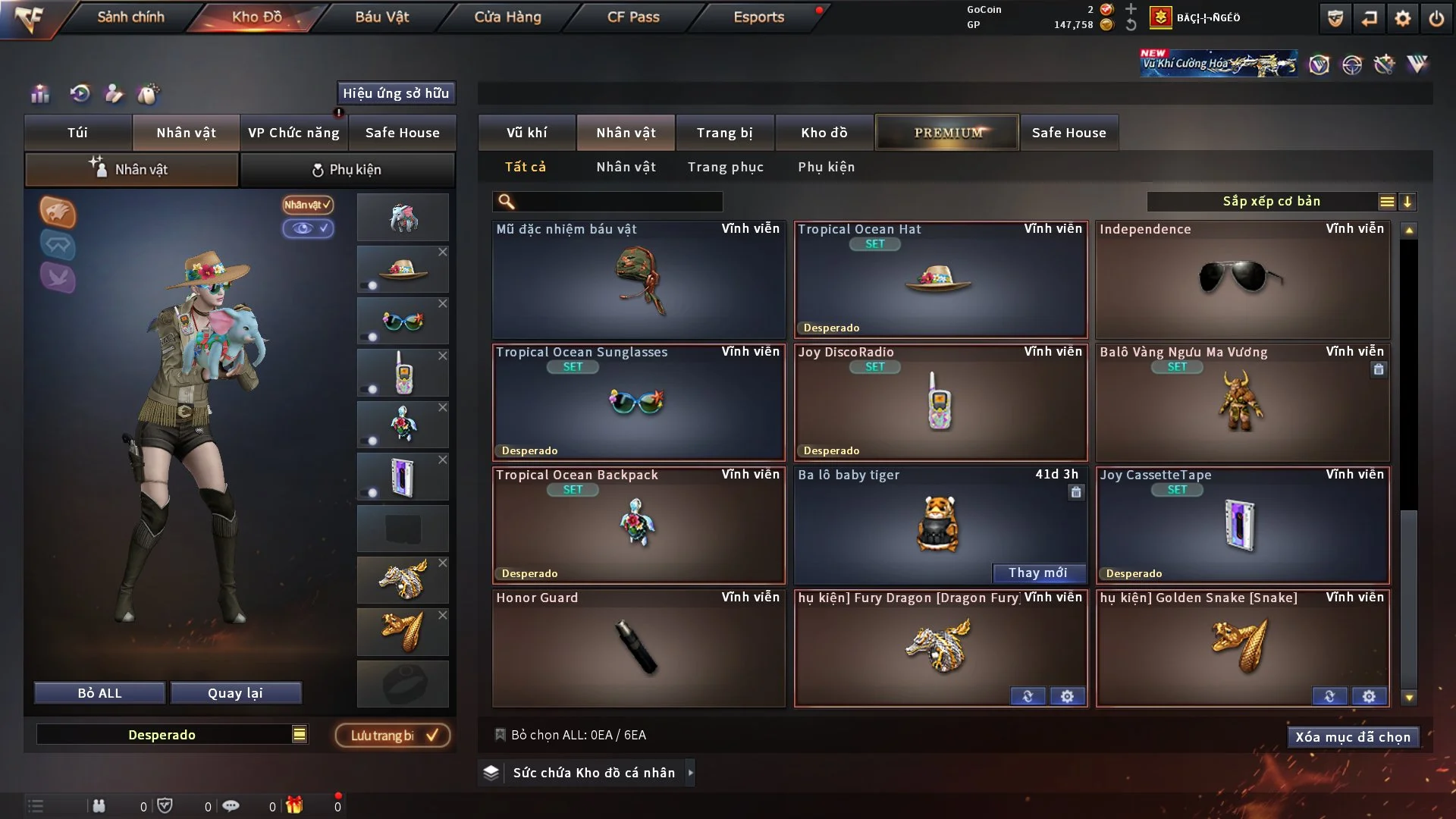The height and width of the screenshot is (819, 1456).
Task: Go to Sảnh chính lobby
Action: 130,17
